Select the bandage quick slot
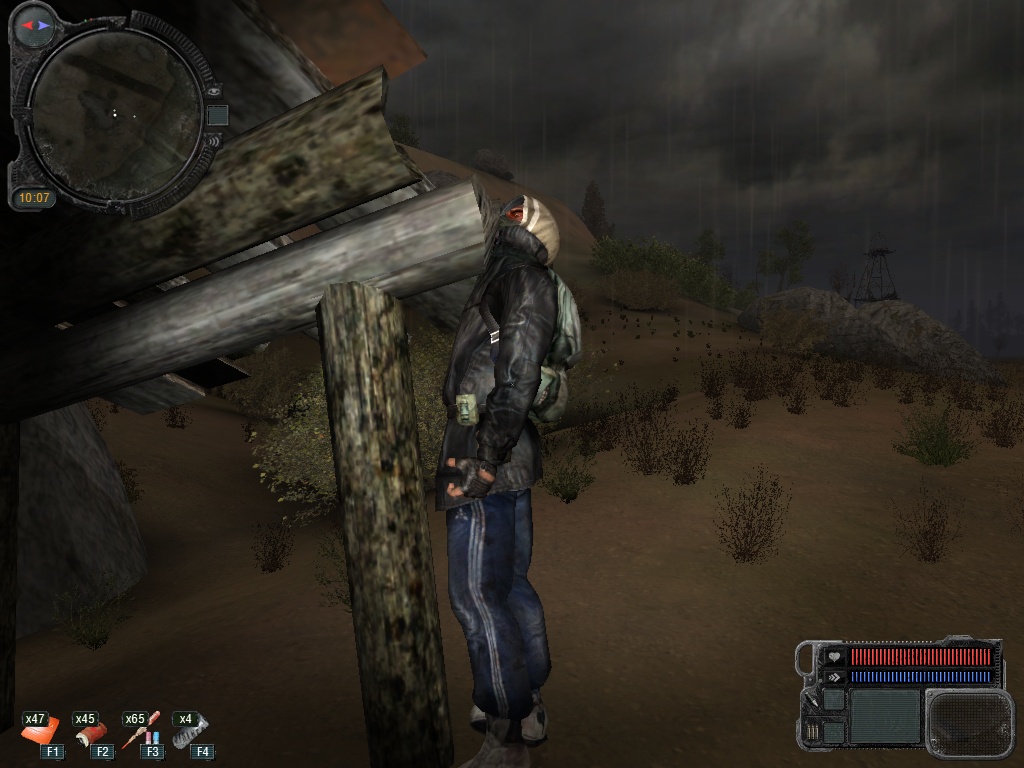Viewport: 1024px width, 768px height. pos(93,734)
